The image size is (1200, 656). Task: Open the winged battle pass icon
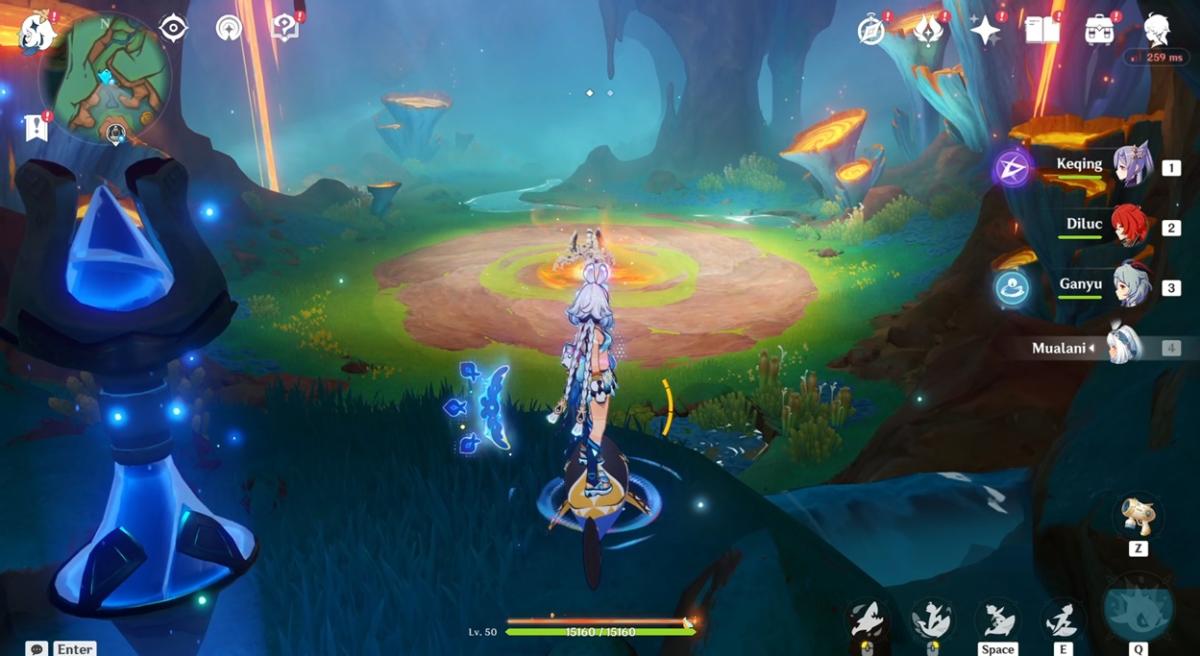click(x=928, y=30)
